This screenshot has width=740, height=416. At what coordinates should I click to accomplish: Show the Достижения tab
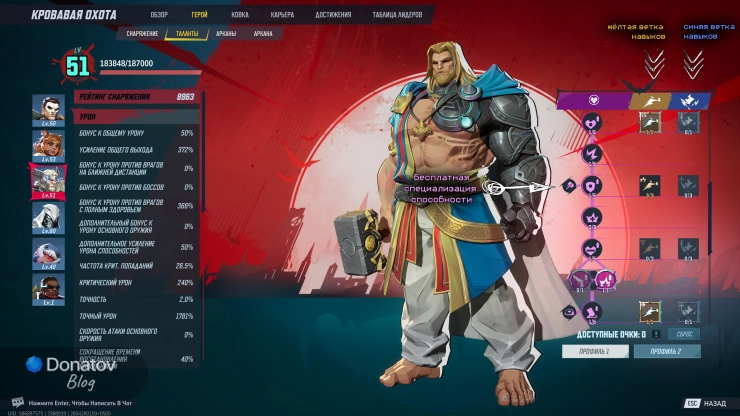click(334, 15)
